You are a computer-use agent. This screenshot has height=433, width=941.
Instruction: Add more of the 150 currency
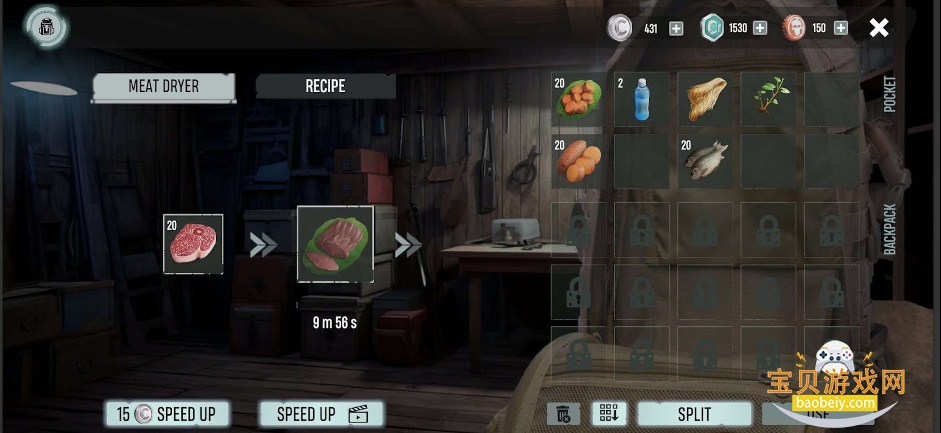point(840,28)
